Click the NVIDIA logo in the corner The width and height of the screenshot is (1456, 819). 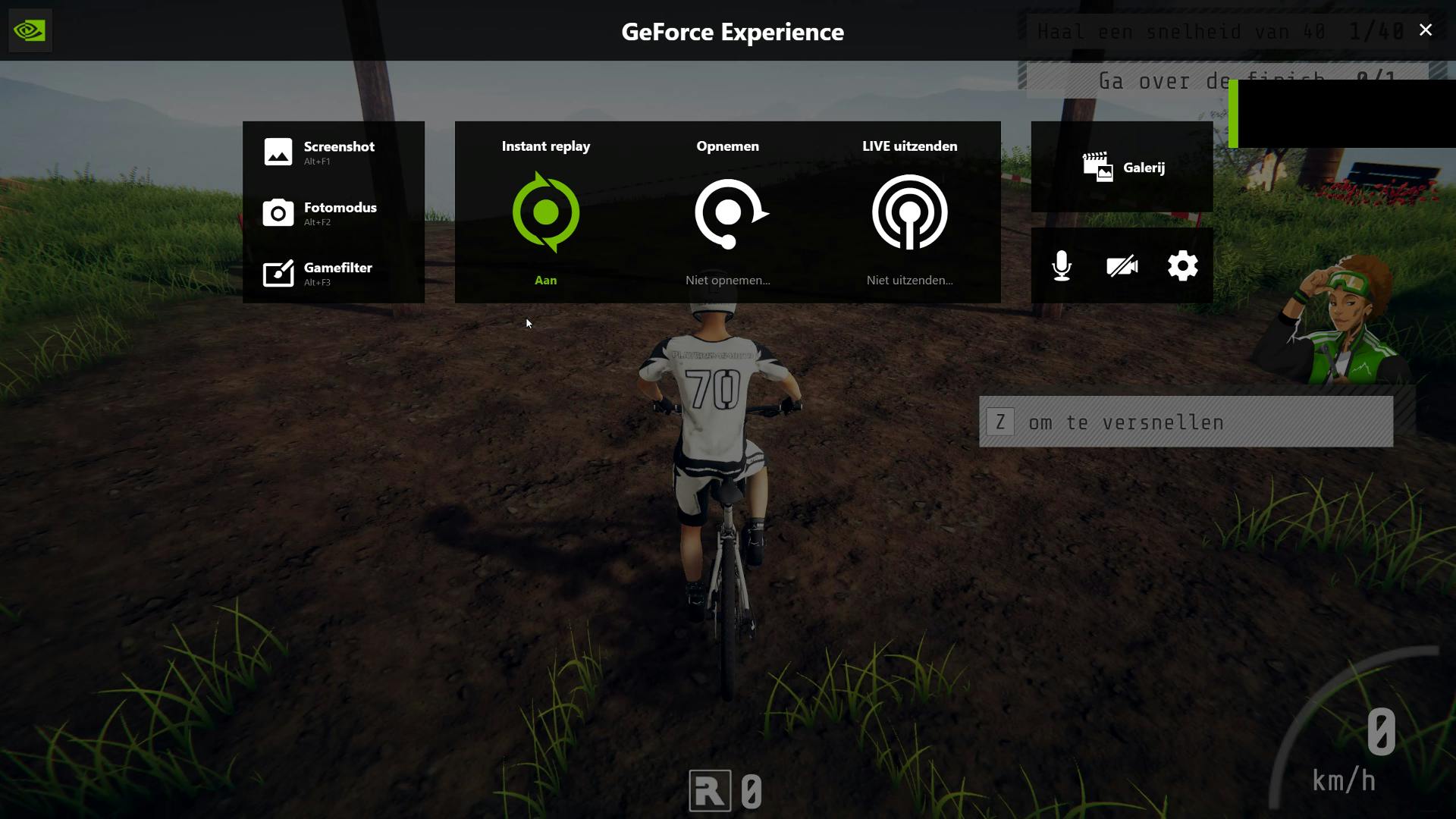(x=30, y=30)
